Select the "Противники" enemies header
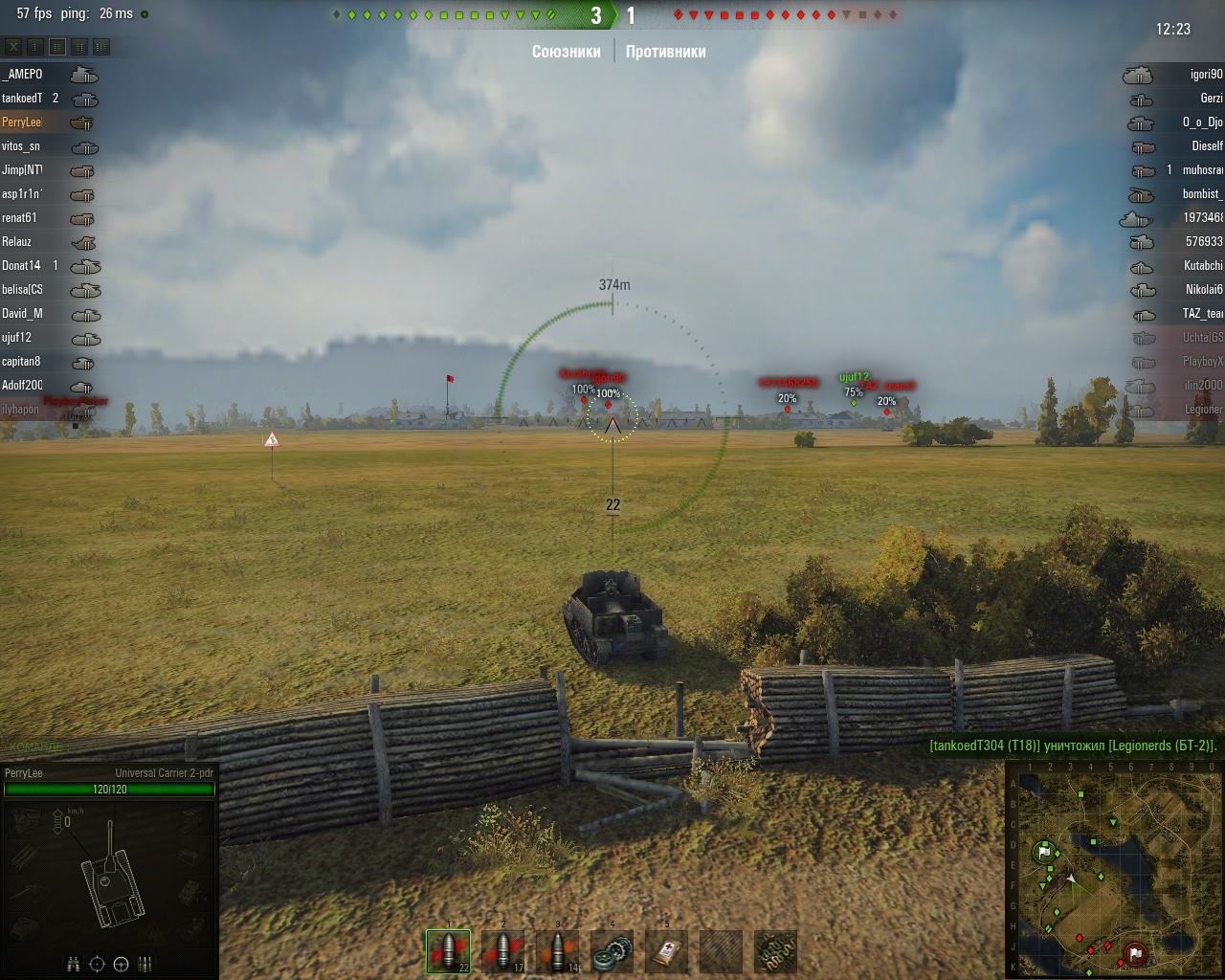 [x=666, y=52]
